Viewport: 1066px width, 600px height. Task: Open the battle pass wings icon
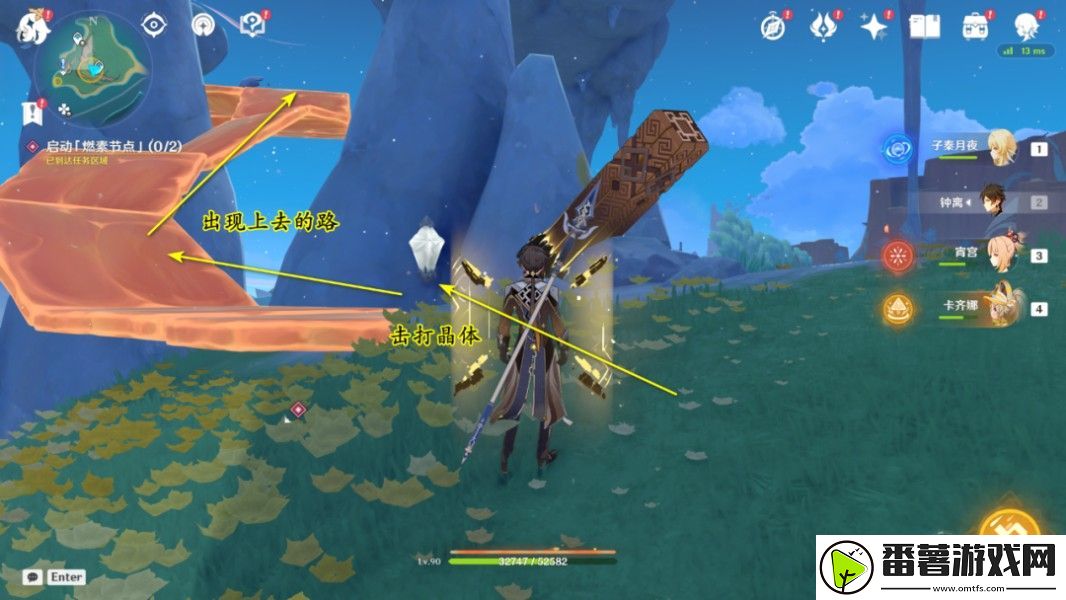click(x=823, y=27)
